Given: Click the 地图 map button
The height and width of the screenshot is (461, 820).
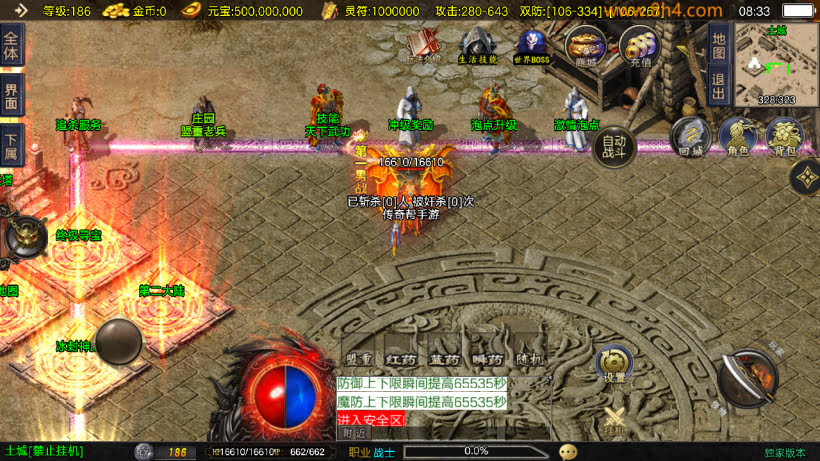Looking at the screenshot, I should [716, 44].
